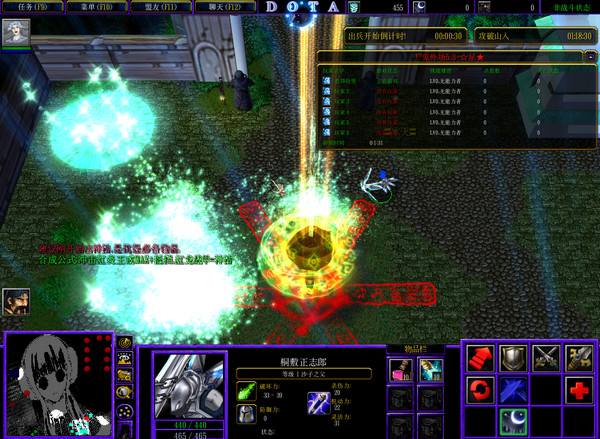Use the pink item in the inventory
The width and height of the screenshot is (600, 439).
click(x=402, y=371)
